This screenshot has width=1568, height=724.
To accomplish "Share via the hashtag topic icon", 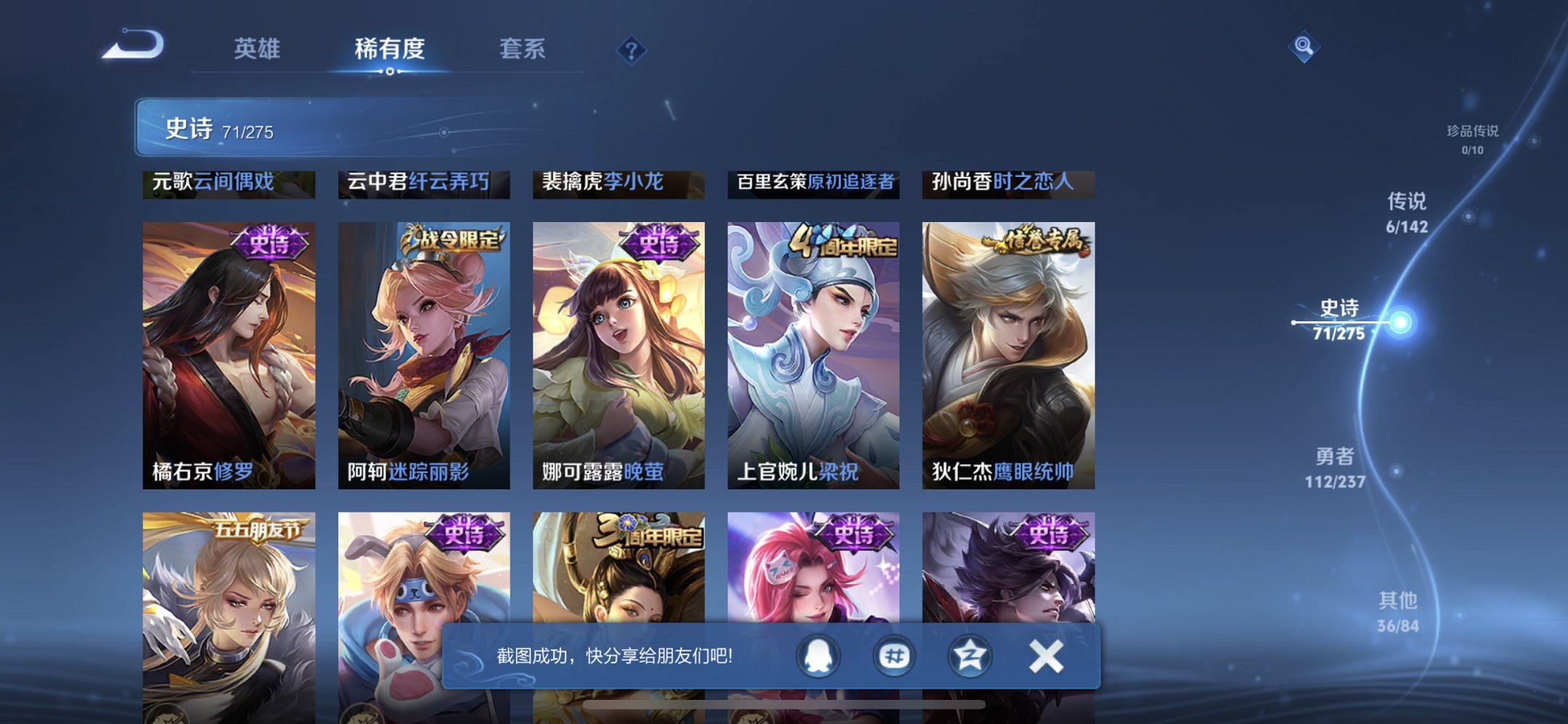I will click(x=893, y=656).
